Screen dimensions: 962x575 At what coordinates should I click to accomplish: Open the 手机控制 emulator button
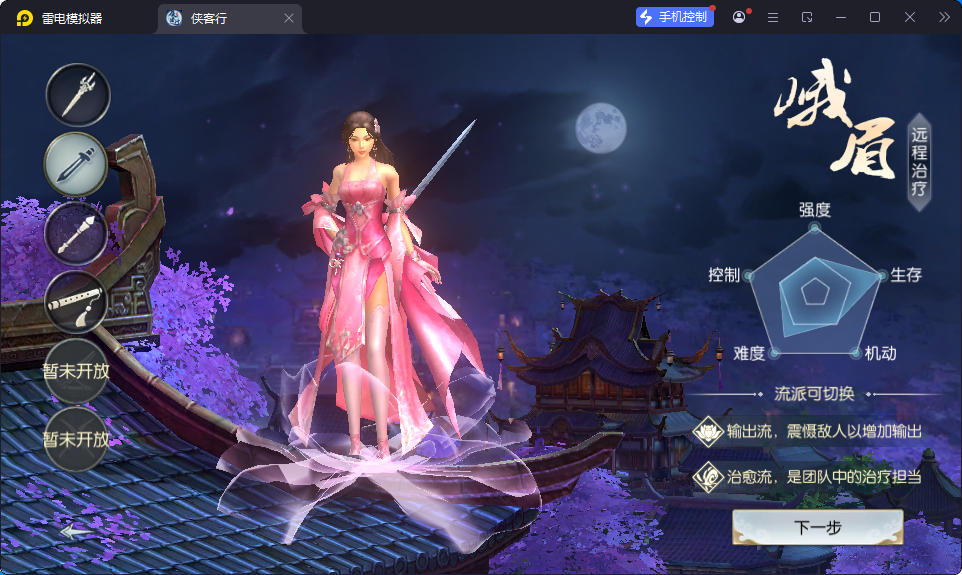675,17
